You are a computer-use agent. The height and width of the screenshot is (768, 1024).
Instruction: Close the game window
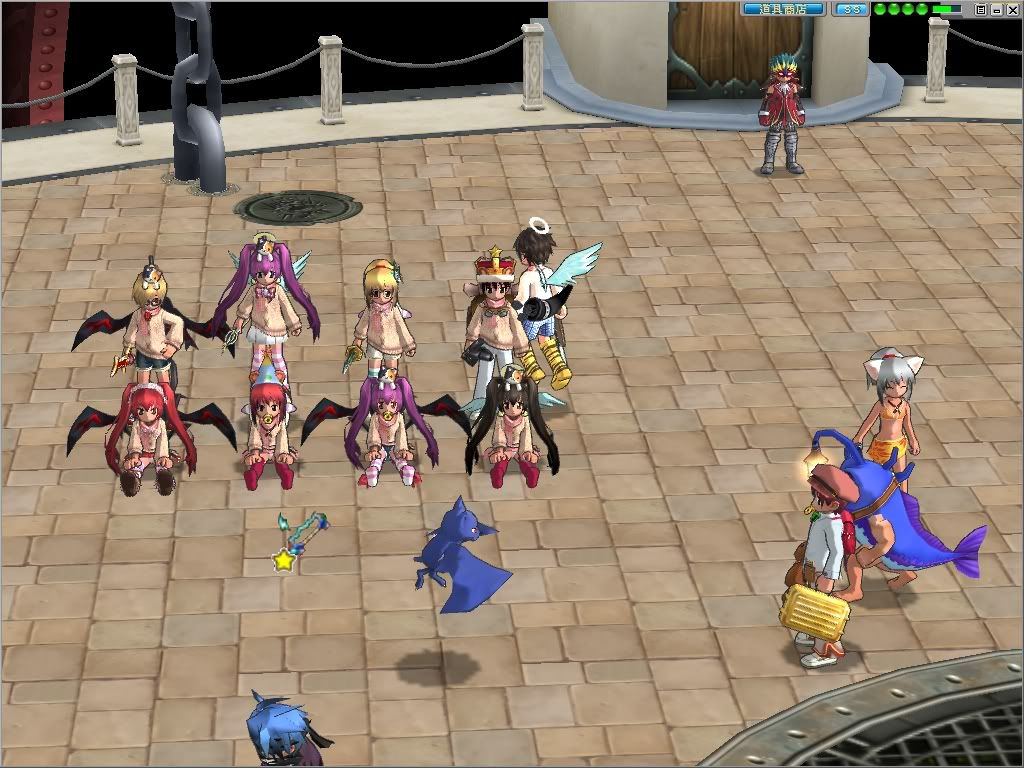1013,10
